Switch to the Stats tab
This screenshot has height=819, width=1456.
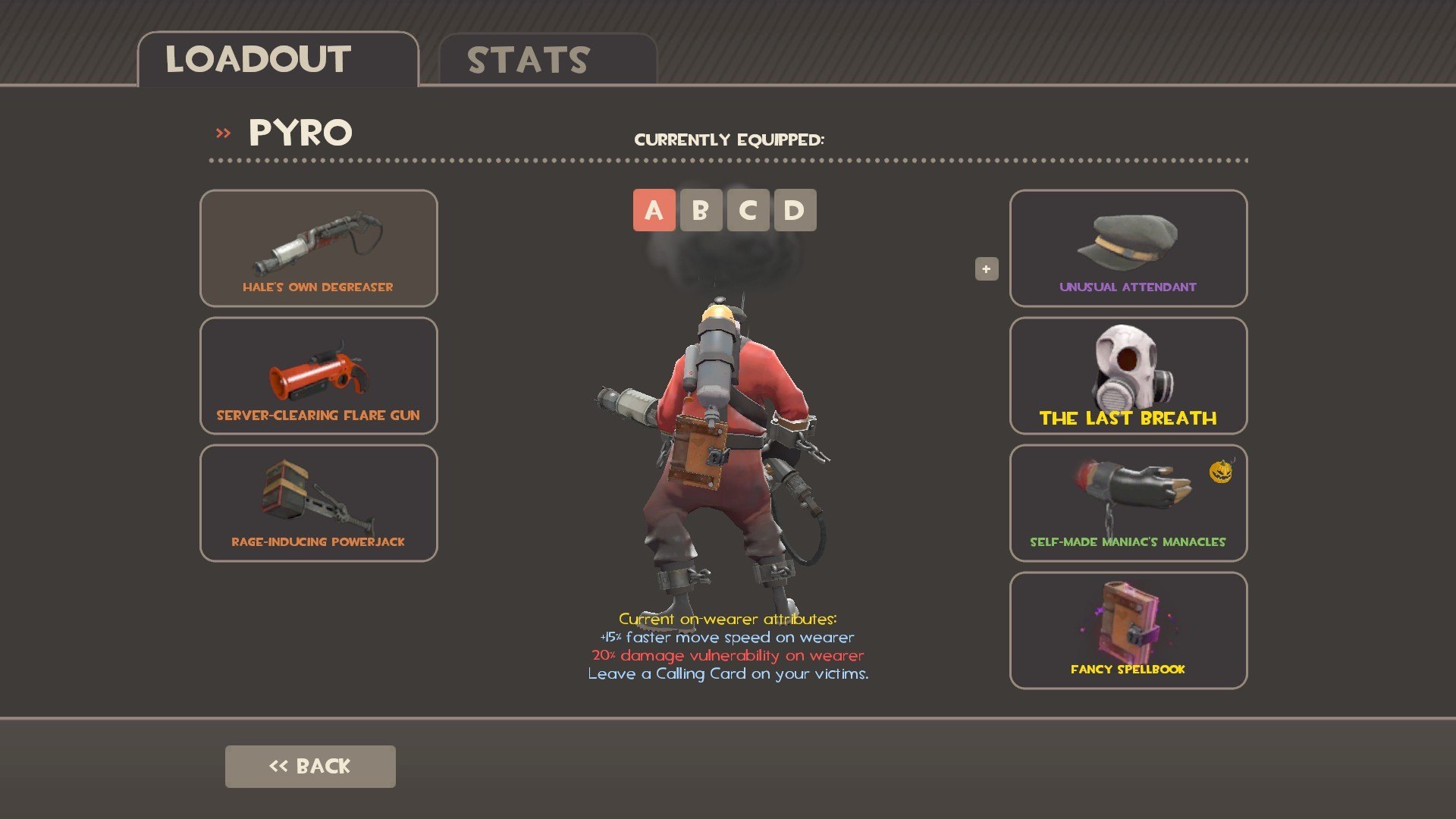coord(546,60)
